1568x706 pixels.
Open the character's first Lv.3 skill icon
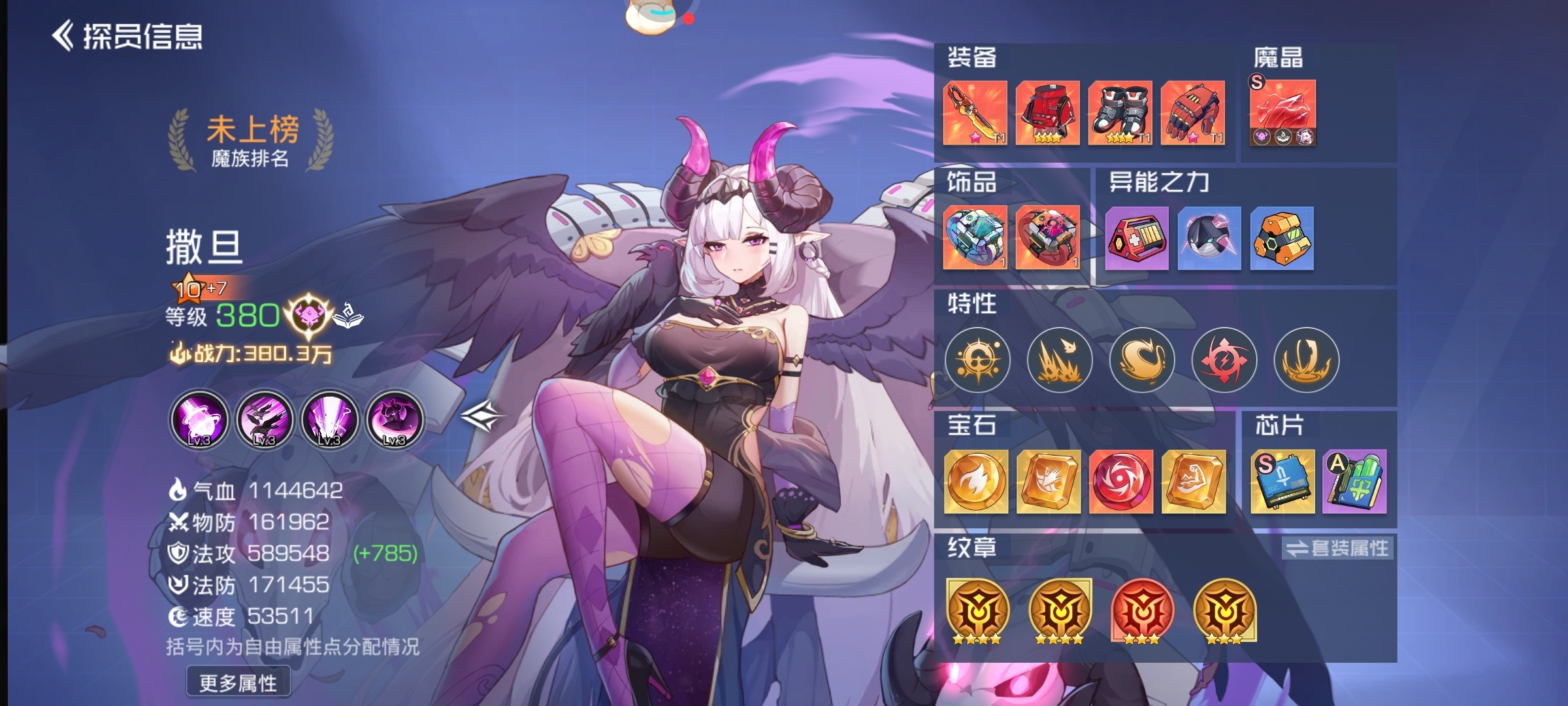(198, 421)
